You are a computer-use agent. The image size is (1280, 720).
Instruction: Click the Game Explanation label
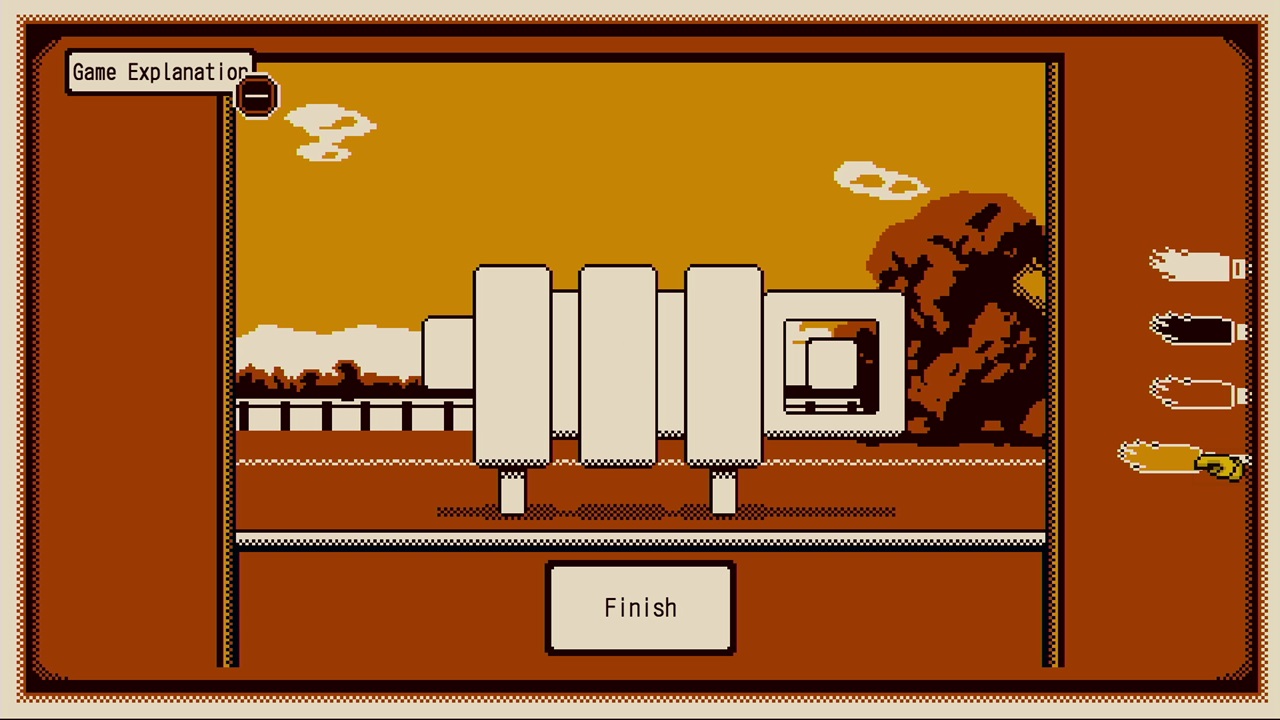pyautogui.click(x=159, y=71)
